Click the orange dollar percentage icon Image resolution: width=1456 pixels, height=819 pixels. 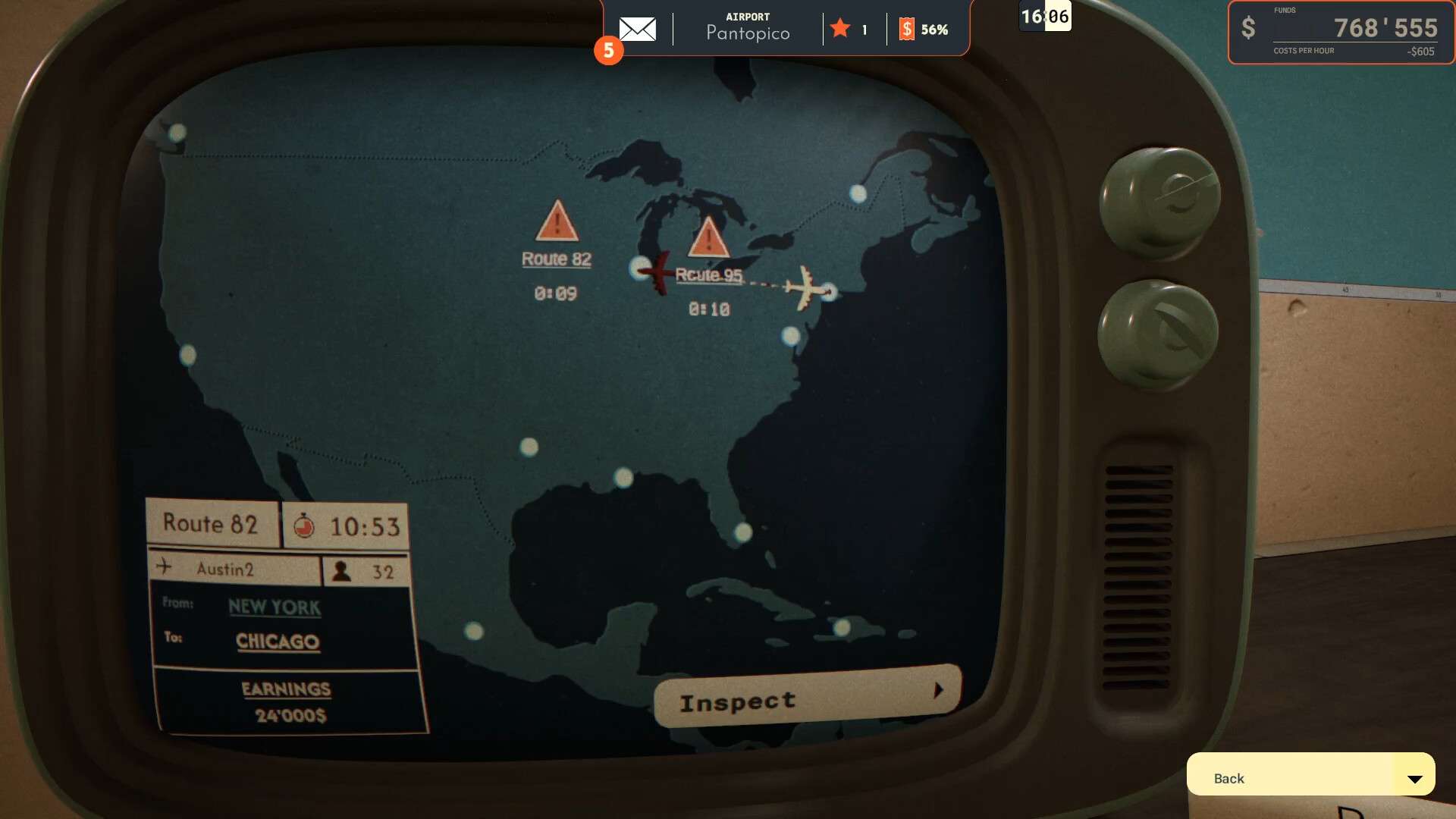point(906,30)
